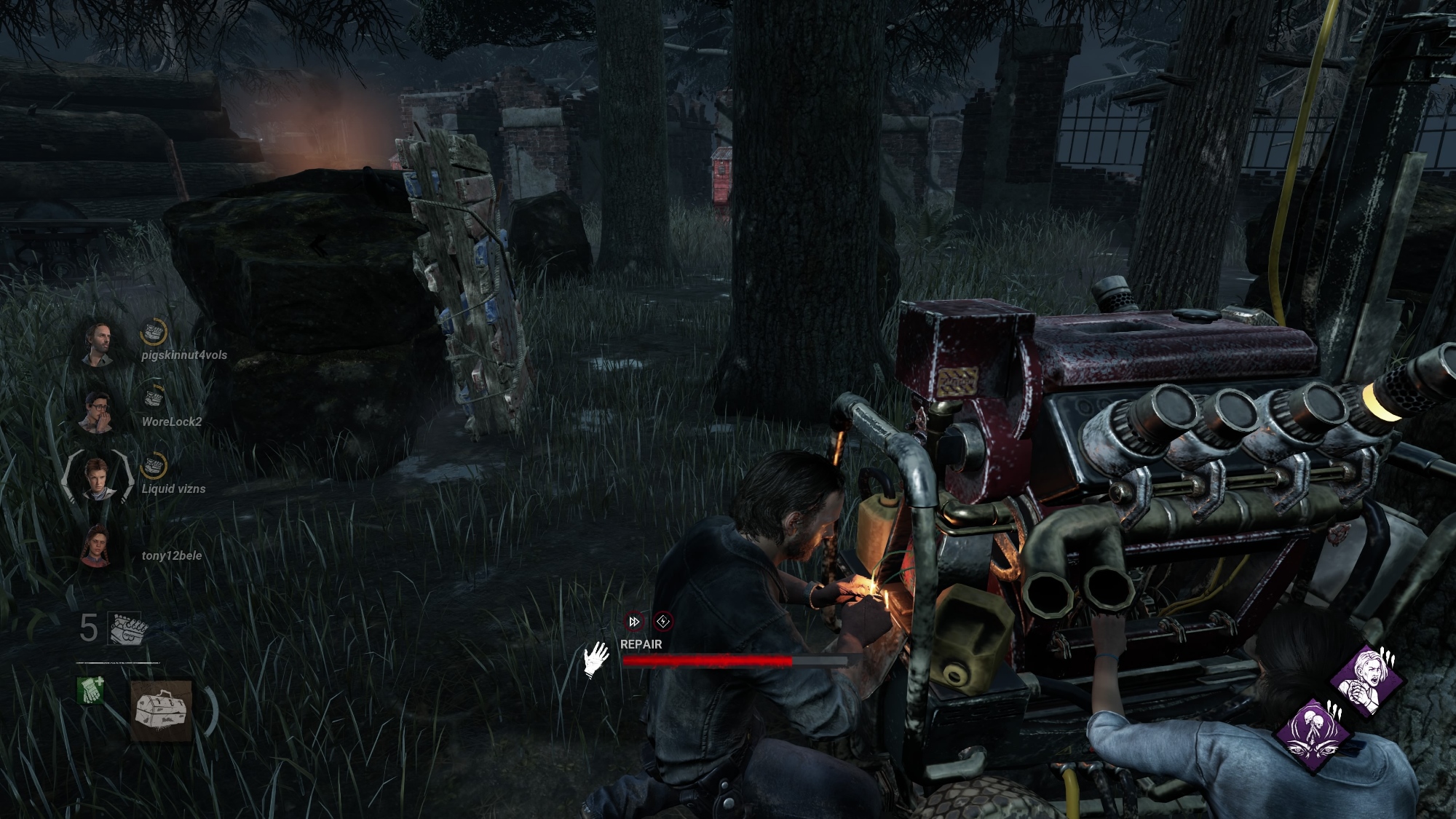Click the generators remaining icon
Screen dimensions: 1456x819
coord(127,628)
